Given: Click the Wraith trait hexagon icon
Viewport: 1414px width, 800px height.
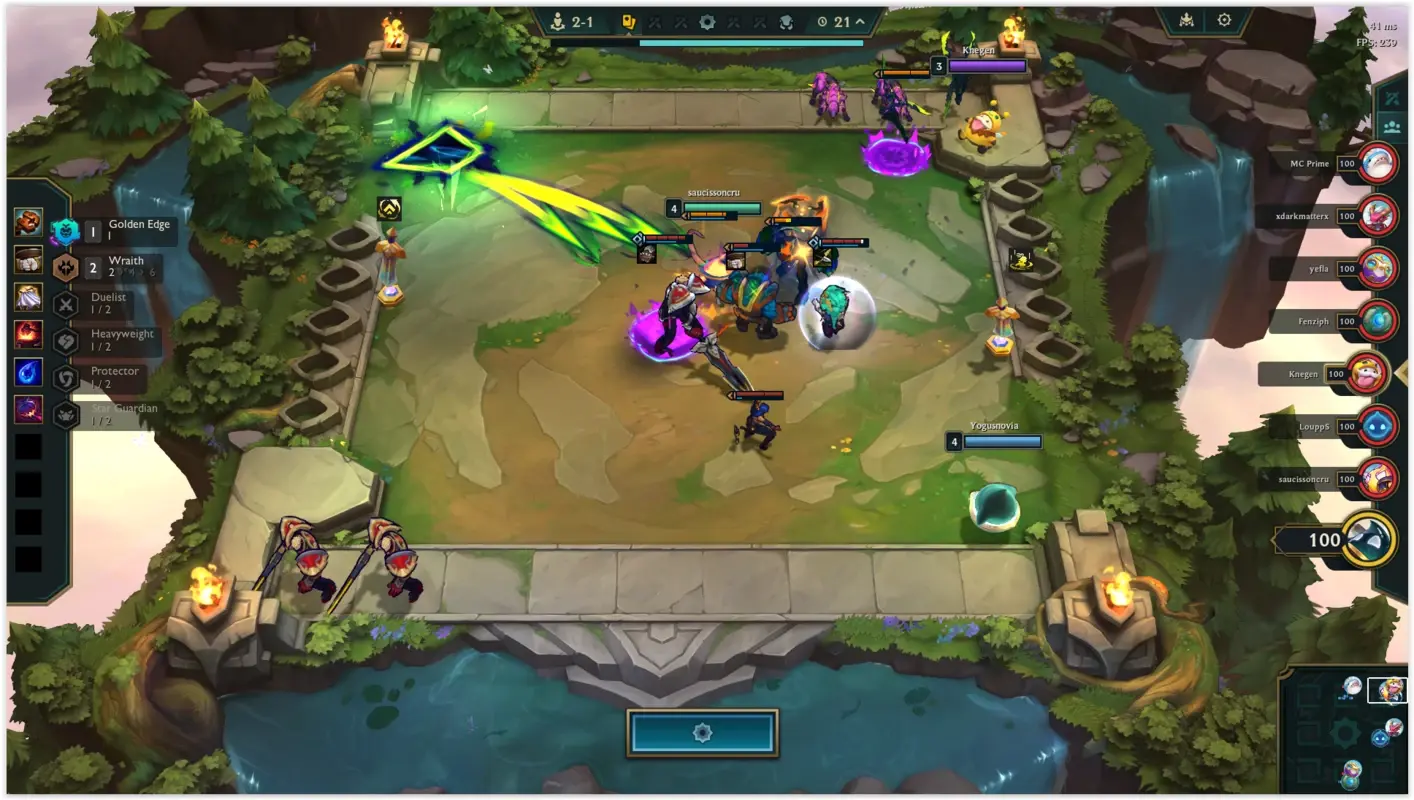Looking at the screenshot, I should [66, 265].
